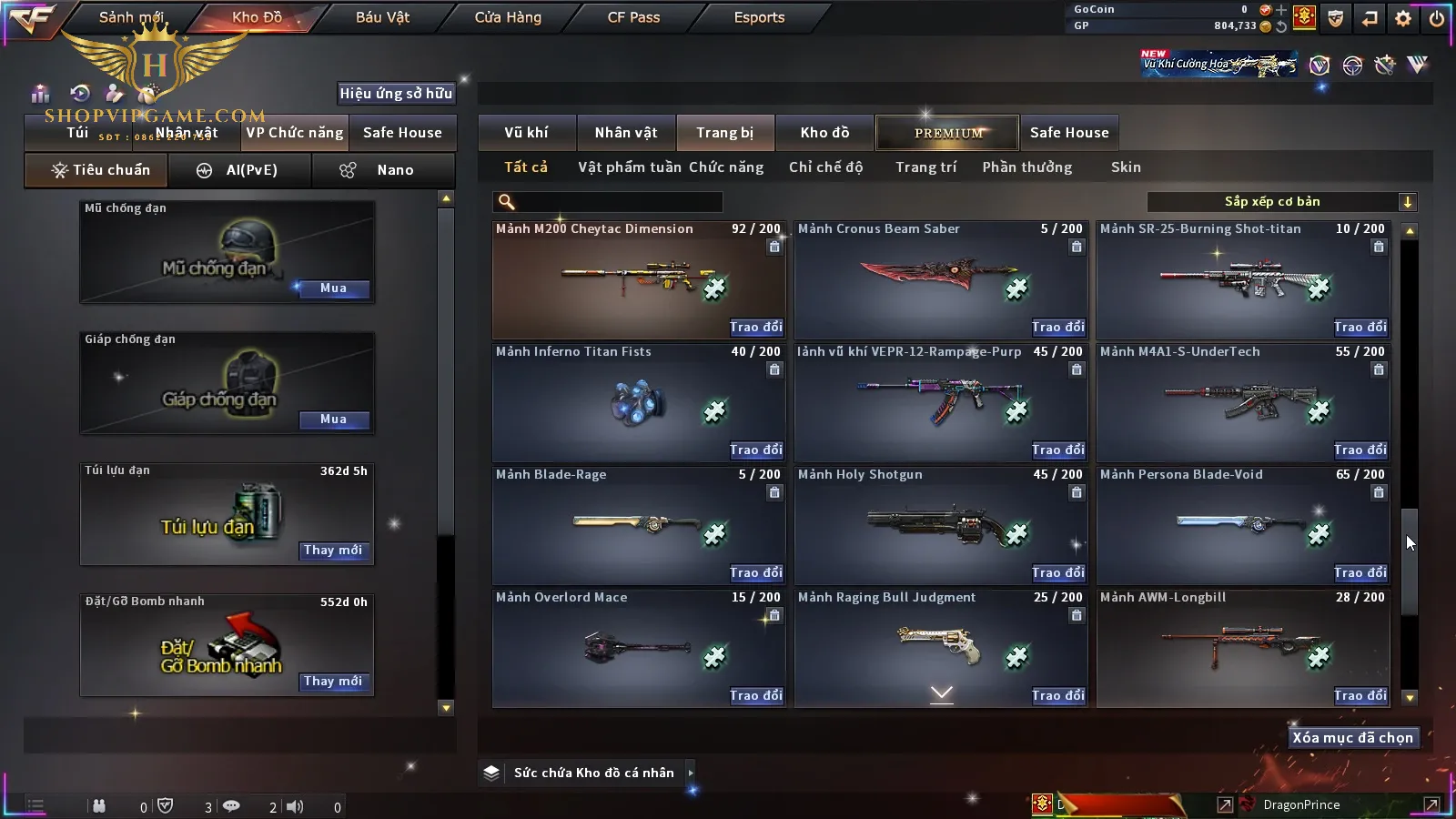Open the Esports menu
The image size is (1456, 819).
click(x=759, y=17)
